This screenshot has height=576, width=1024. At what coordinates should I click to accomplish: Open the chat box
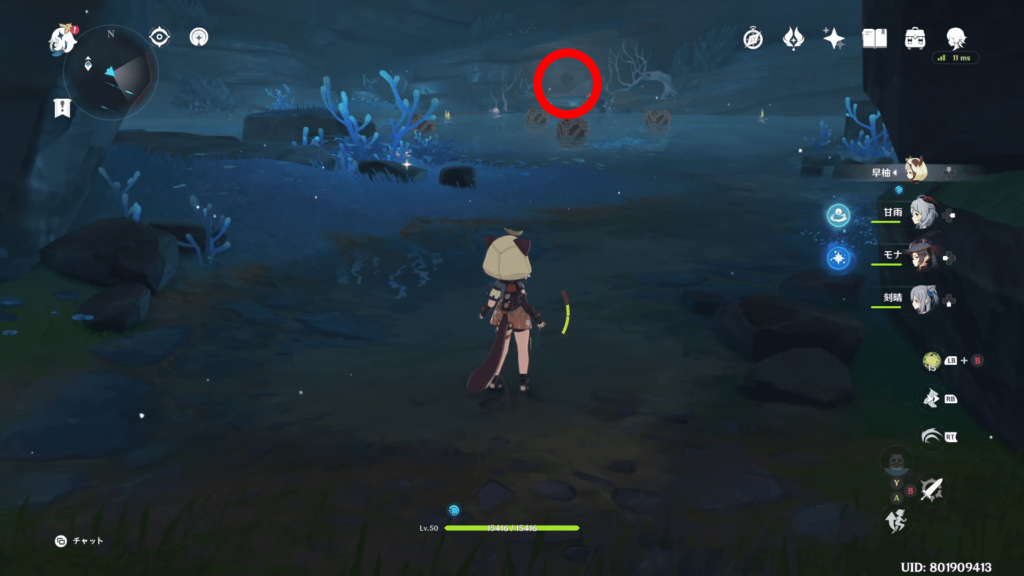click(x=62, y=541)
